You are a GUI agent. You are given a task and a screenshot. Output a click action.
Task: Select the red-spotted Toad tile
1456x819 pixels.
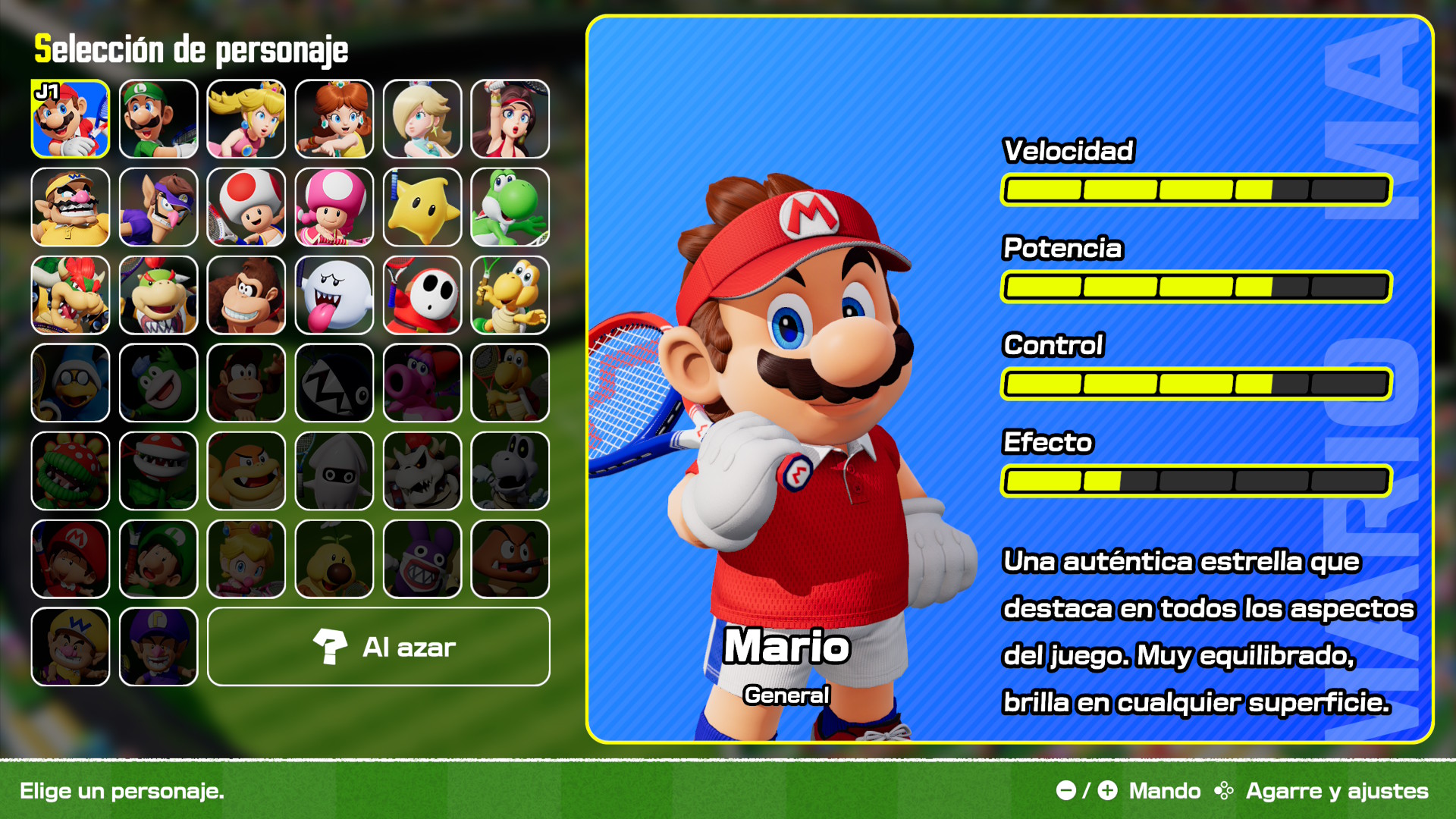246,207
